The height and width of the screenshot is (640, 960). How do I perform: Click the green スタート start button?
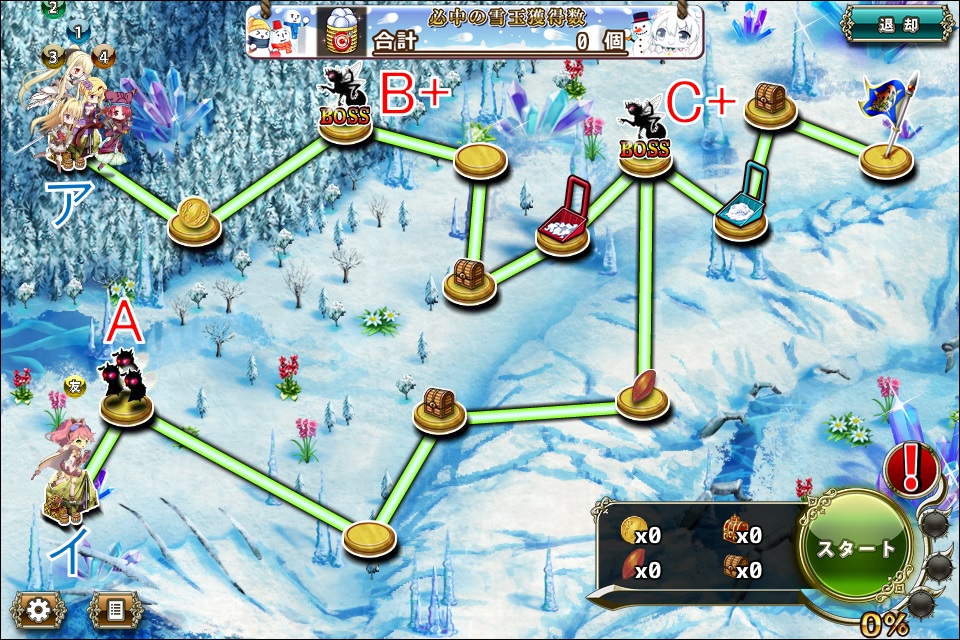coord(857,548)
